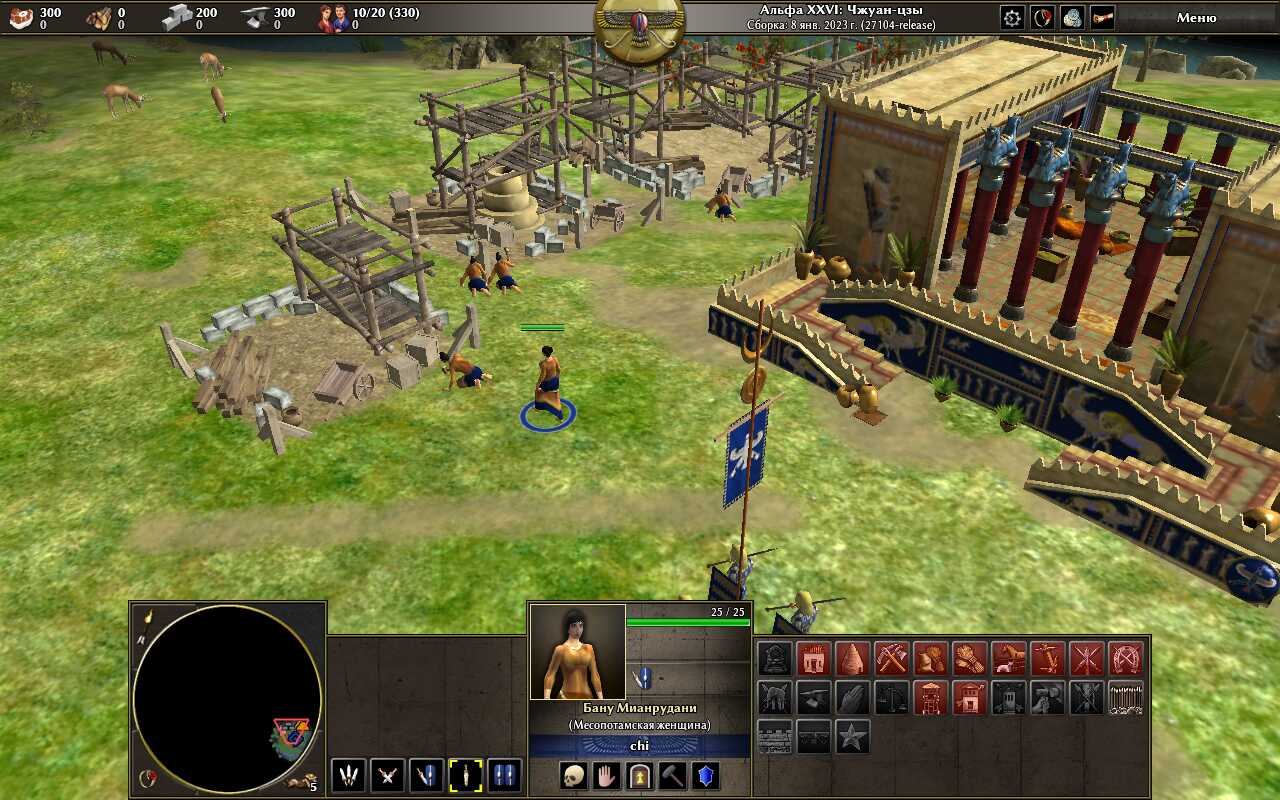
Task: Click the circular minimap
Action: coord(227,698)
